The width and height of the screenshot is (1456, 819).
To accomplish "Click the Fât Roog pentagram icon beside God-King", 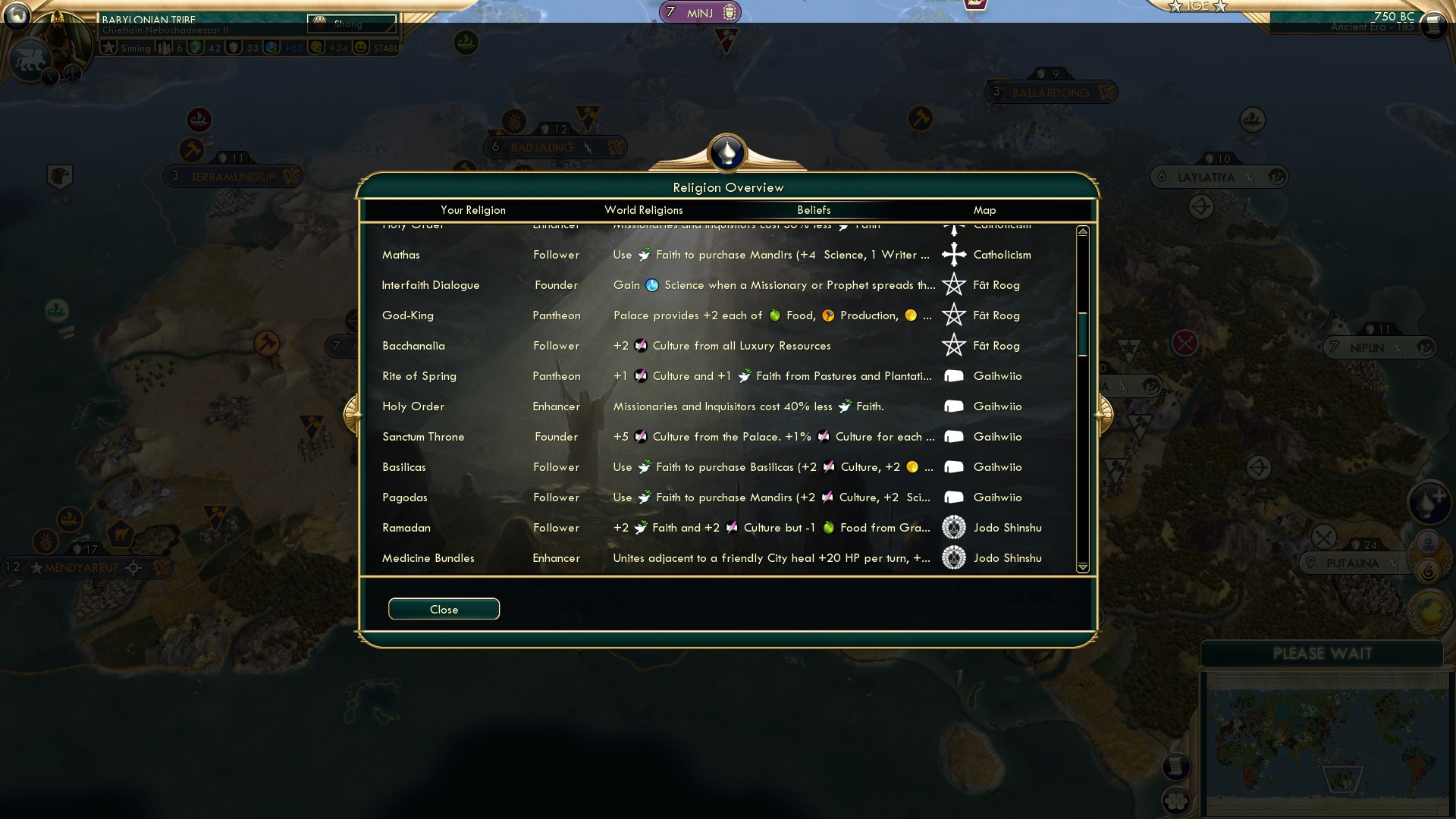I will (953, 315).
